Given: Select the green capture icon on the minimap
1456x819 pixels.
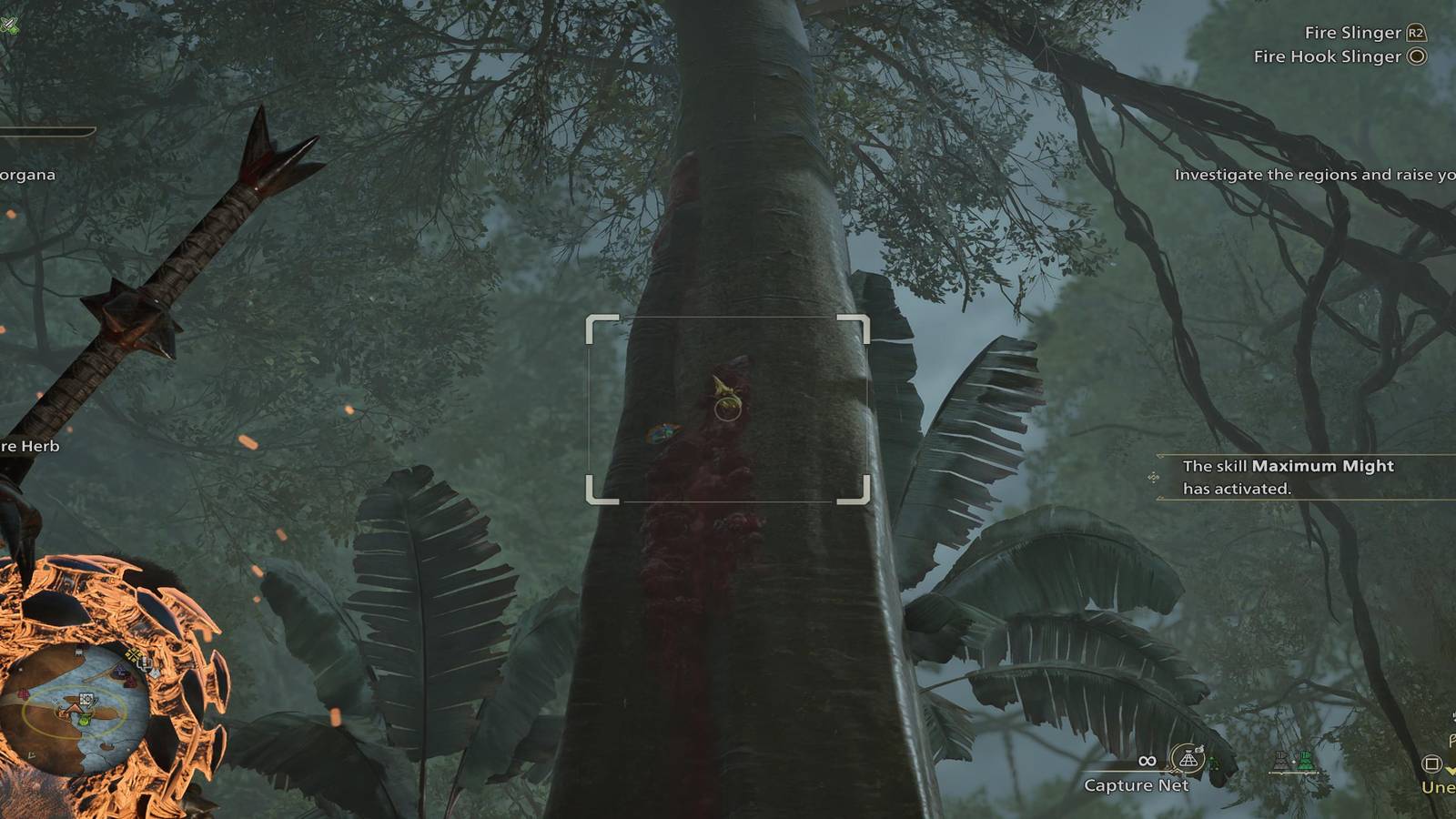Looking at the screenshot, I should [x=84, y=721].
